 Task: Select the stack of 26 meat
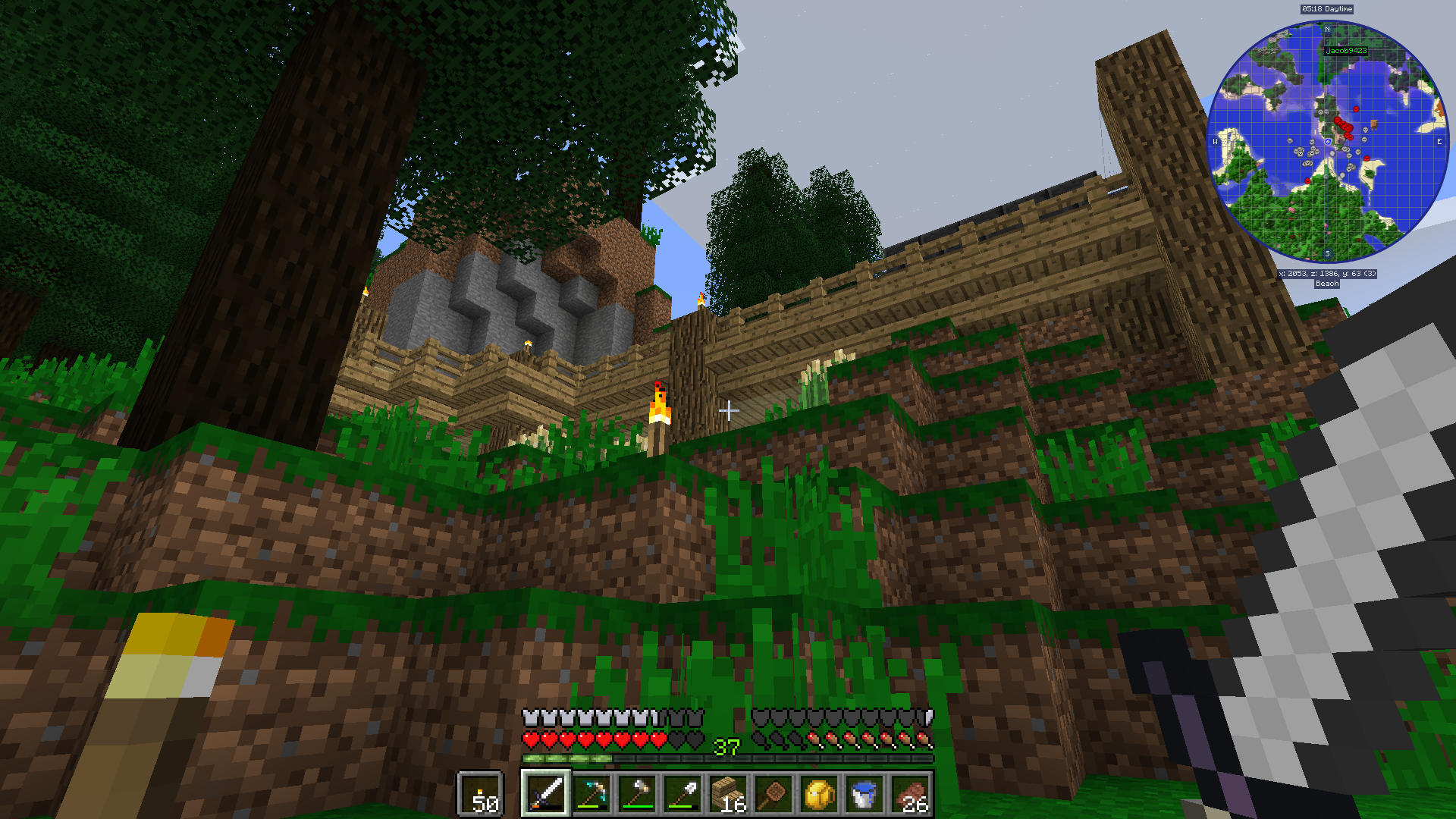point(910,793)
